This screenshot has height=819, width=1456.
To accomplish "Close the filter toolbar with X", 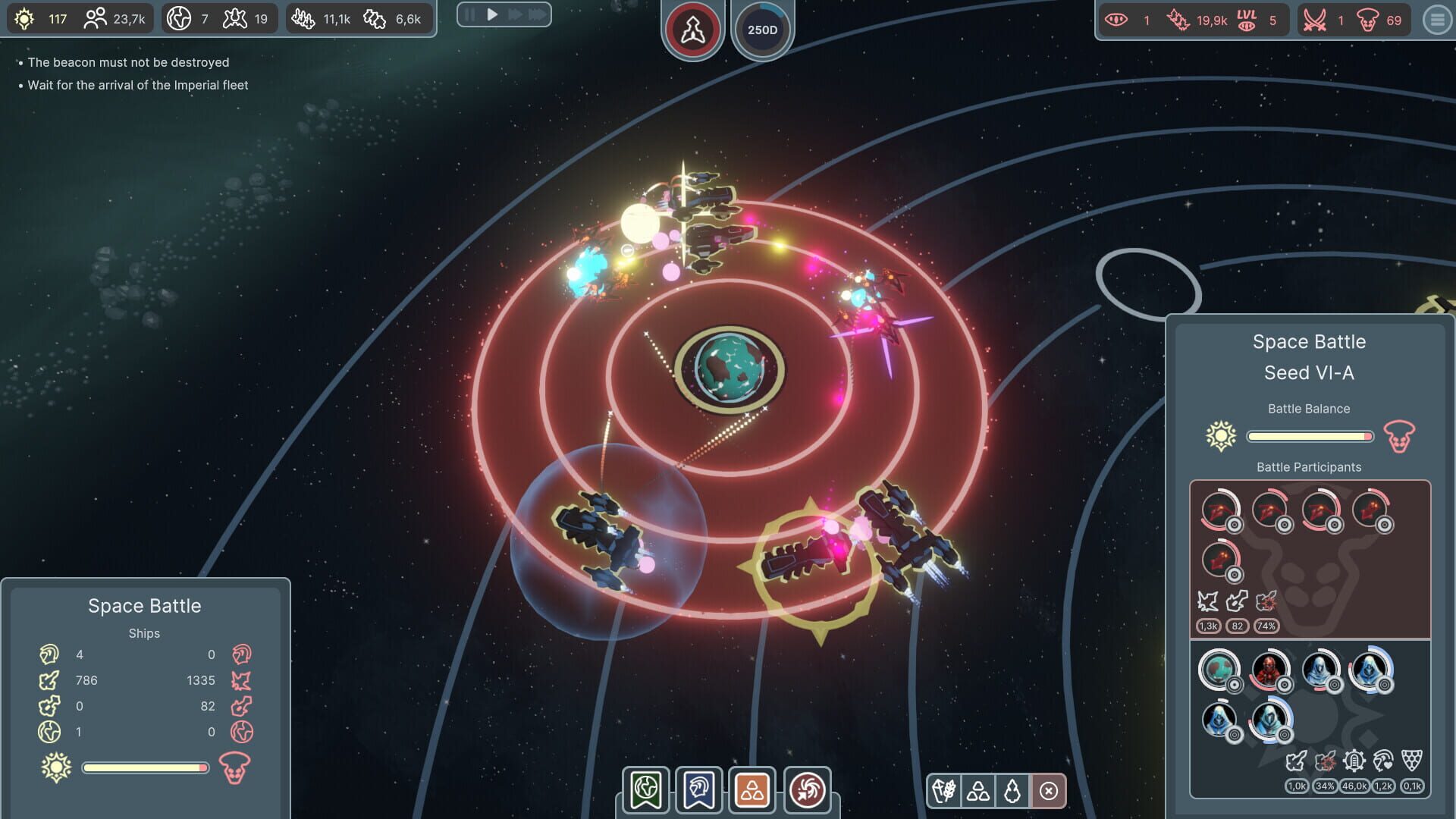I will coord(1049,791).
